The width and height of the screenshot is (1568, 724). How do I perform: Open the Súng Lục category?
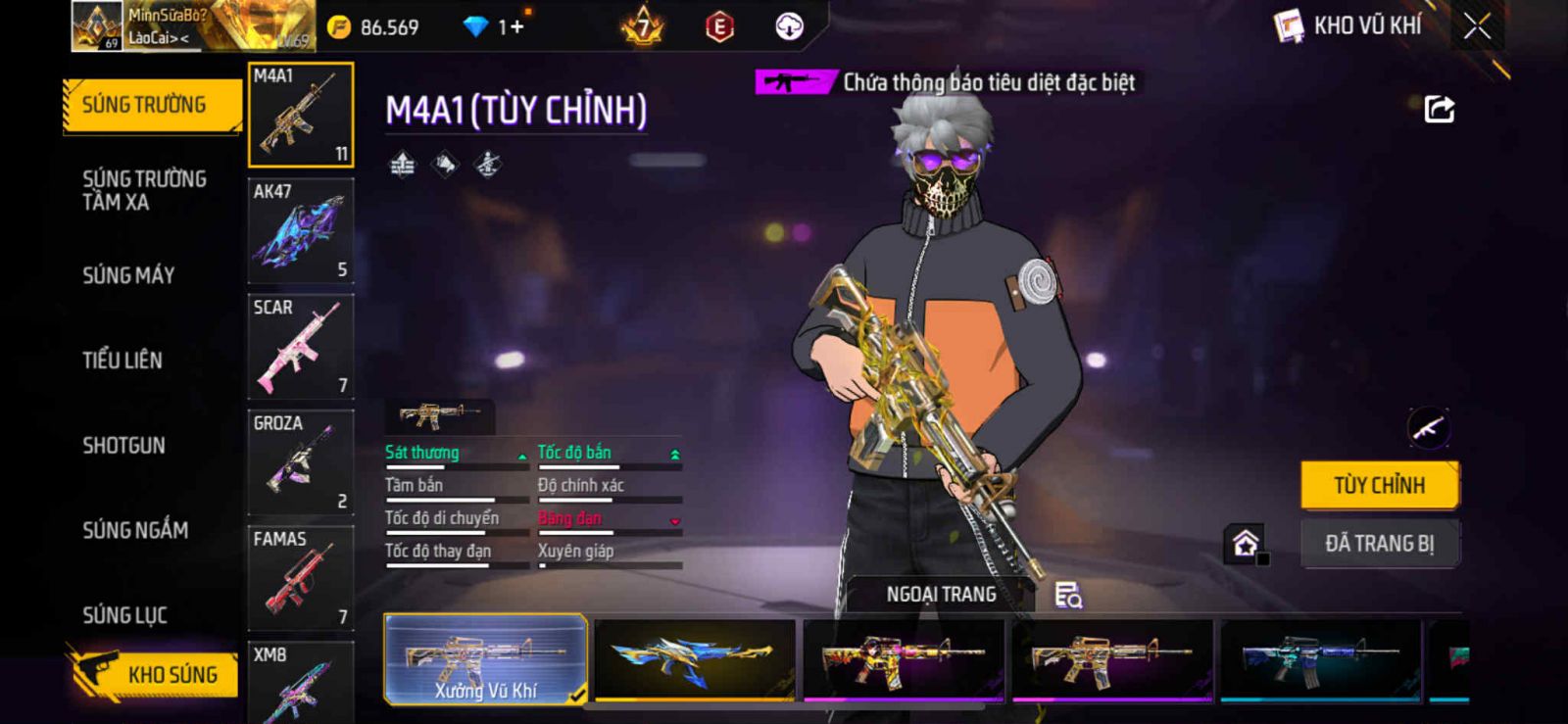tap(124, 615)
